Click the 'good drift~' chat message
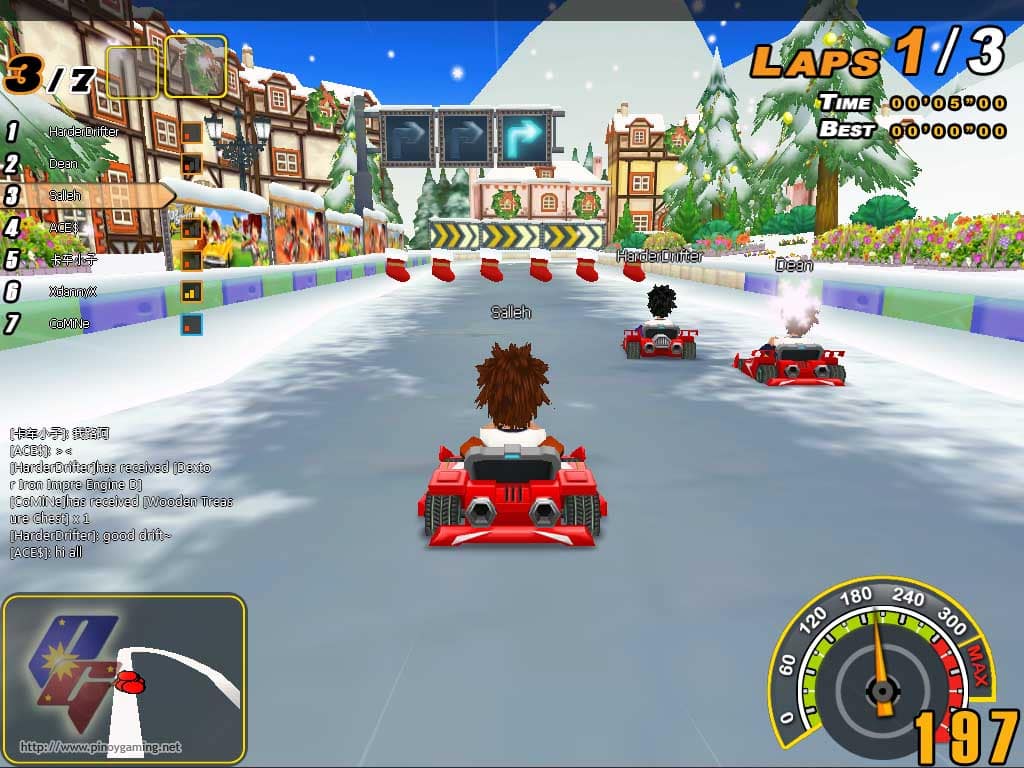 90,535
